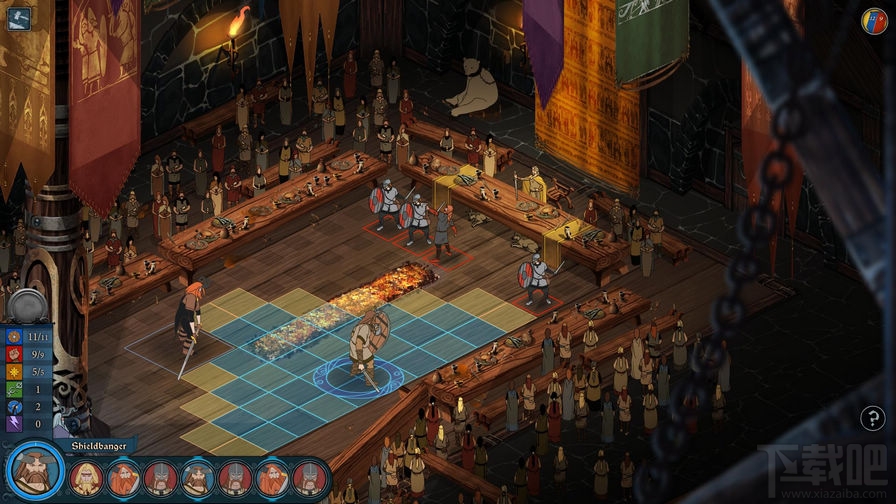
Task: Open the menu via the hammer icon
Action: (18, 18)
